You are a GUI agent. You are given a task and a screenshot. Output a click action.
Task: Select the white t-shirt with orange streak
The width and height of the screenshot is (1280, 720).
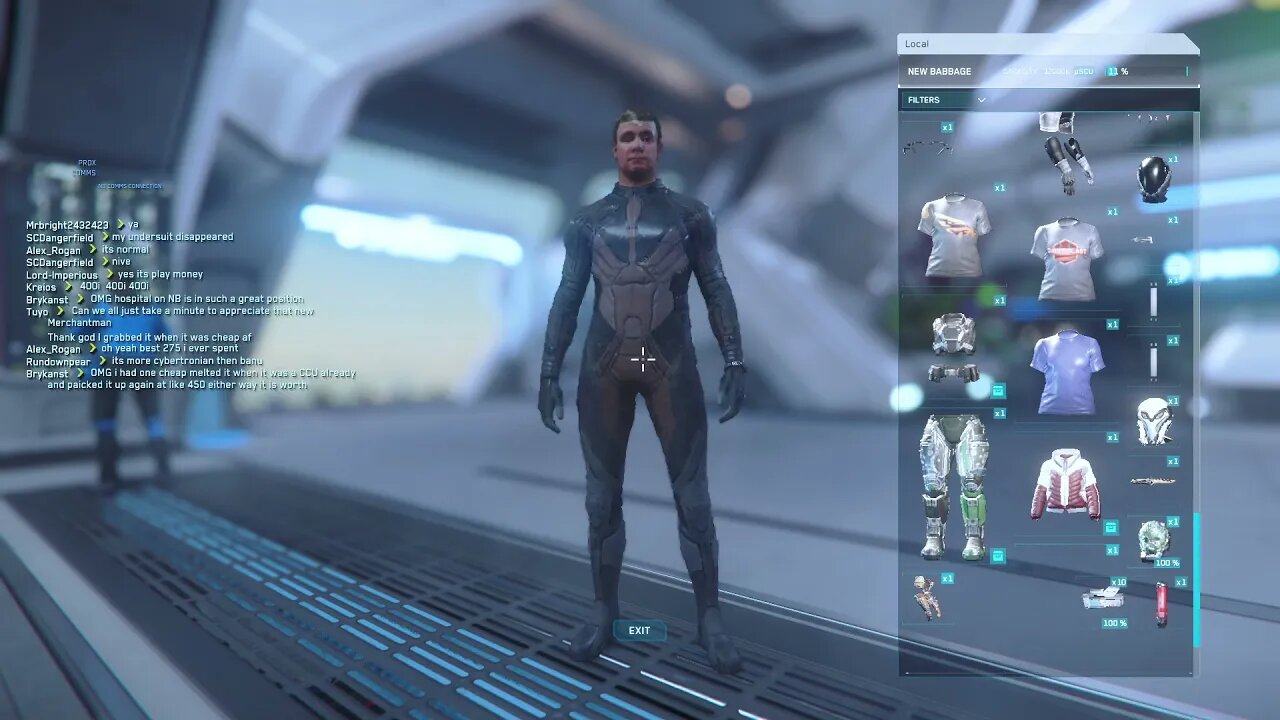[x=954, y=235]
